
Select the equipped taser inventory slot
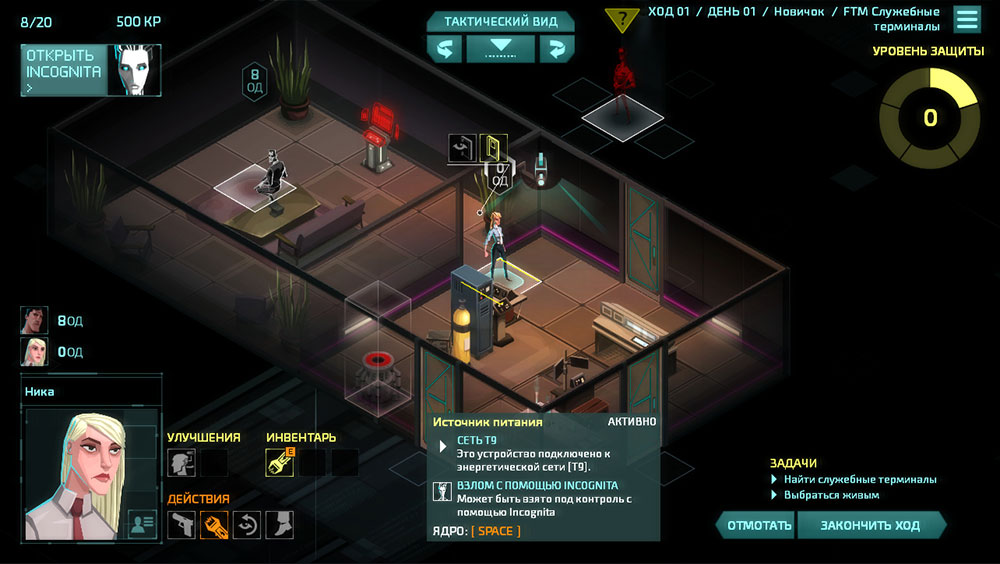click(x=279, y=463)
